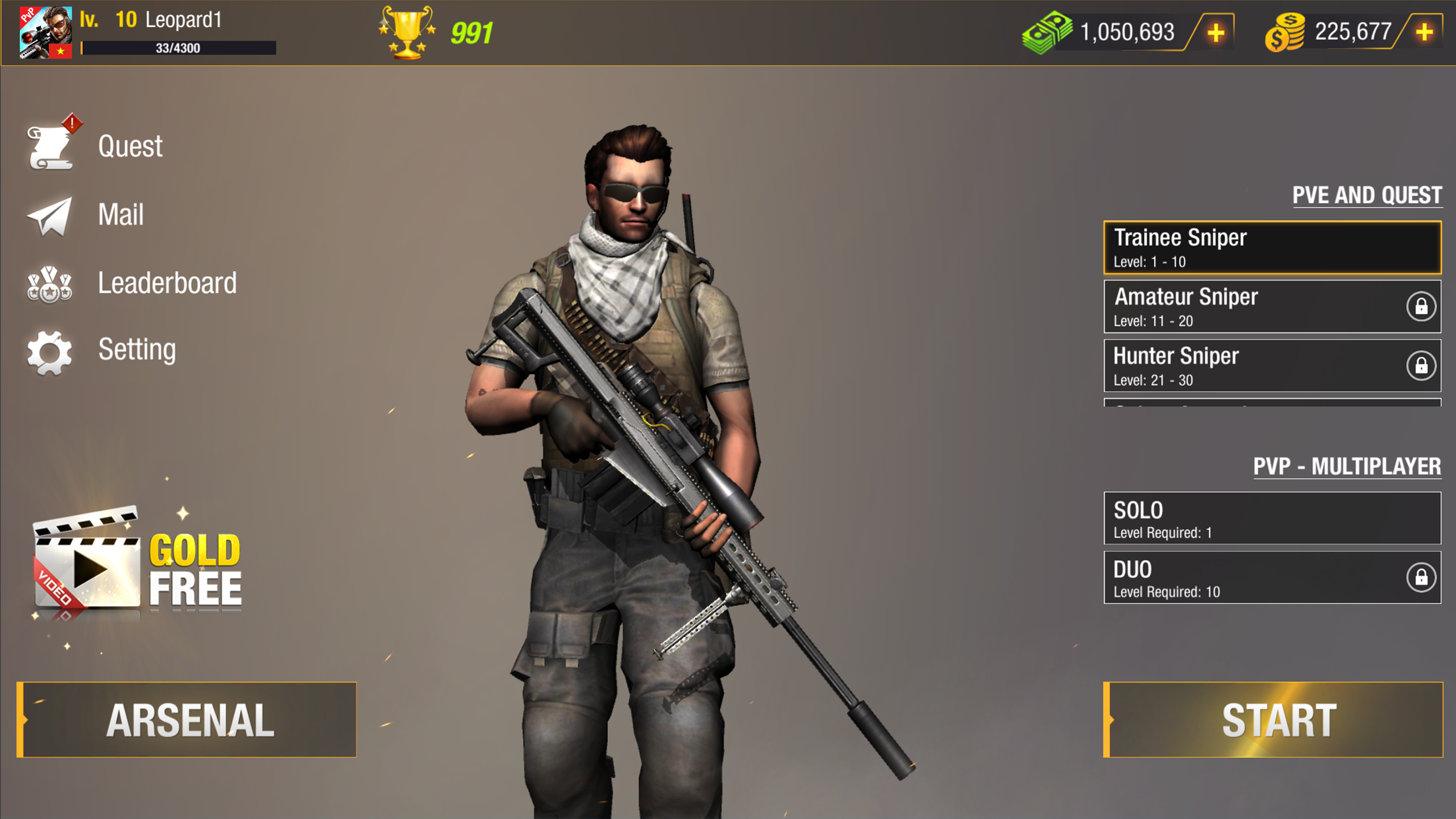Select the DUO multiplayer mode
This screenshot has height=819, width=1456.
pos(1272,578)
